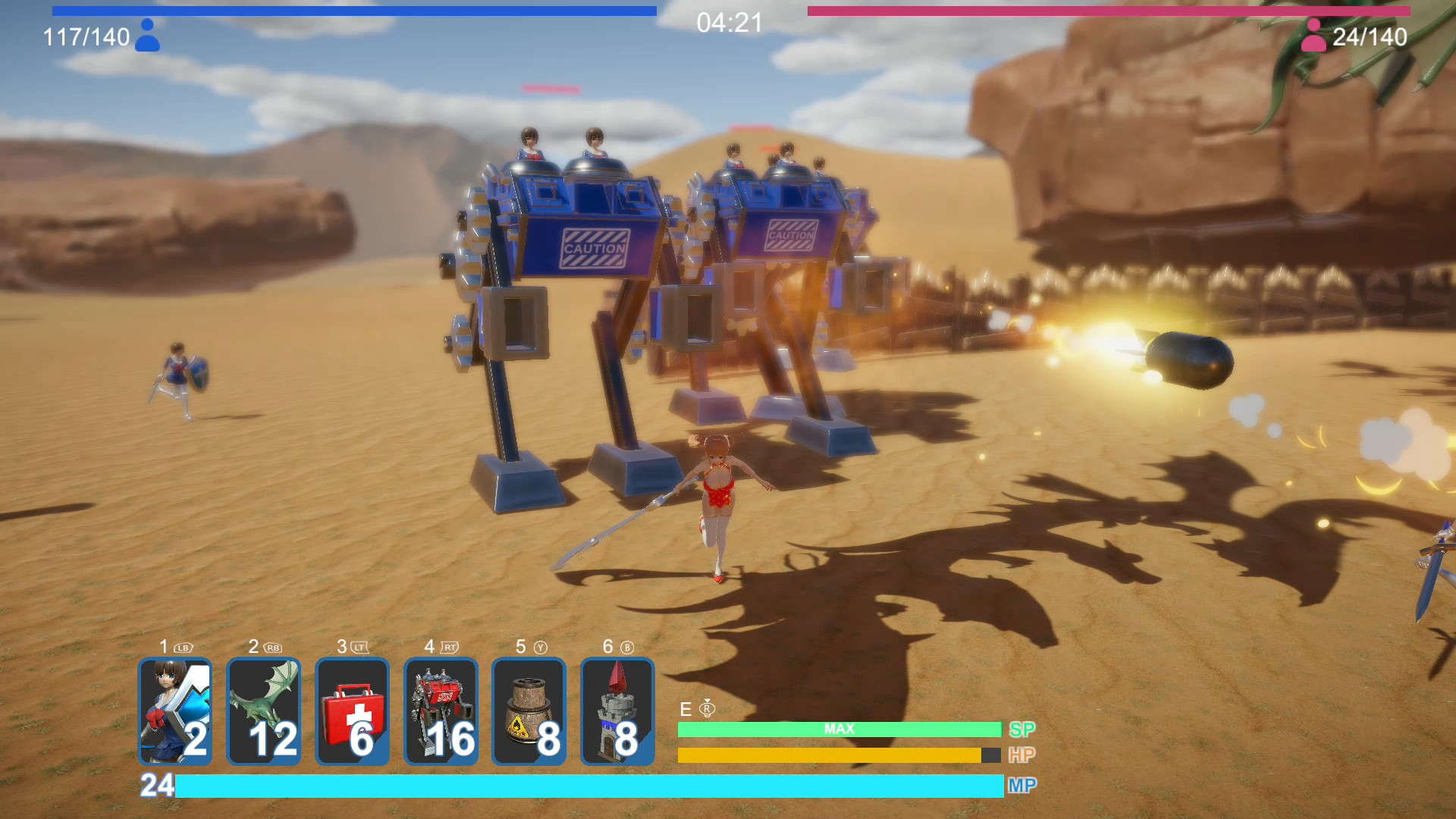
Task: Deploy the mech walker from slot 4
Action: pyautogui.click(x=441, y=711)
